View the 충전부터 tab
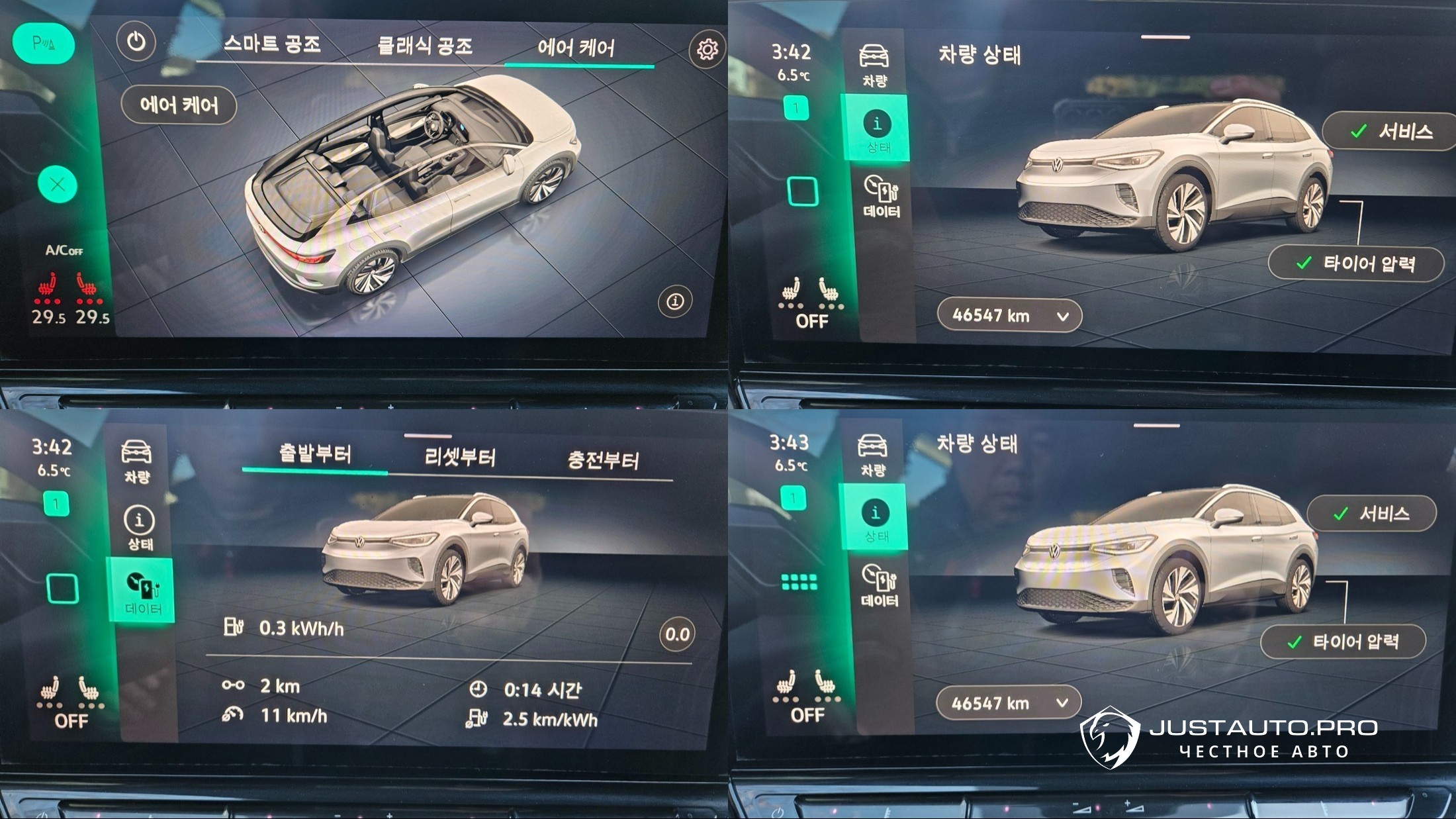The image size is (1456, 819). 603,460
